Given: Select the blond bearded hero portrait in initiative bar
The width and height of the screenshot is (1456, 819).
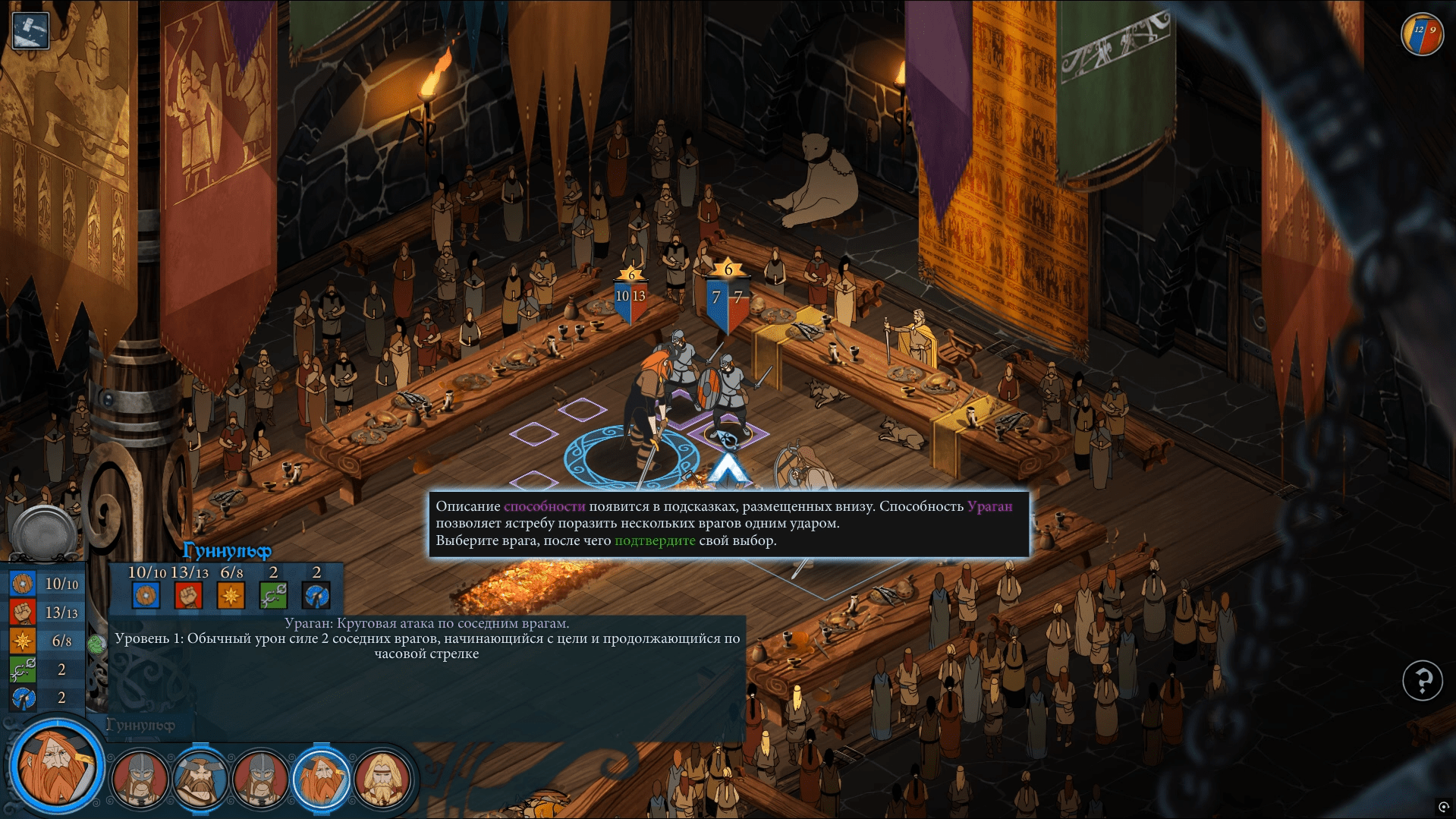Looking at the screenshot, I should 382,780.
